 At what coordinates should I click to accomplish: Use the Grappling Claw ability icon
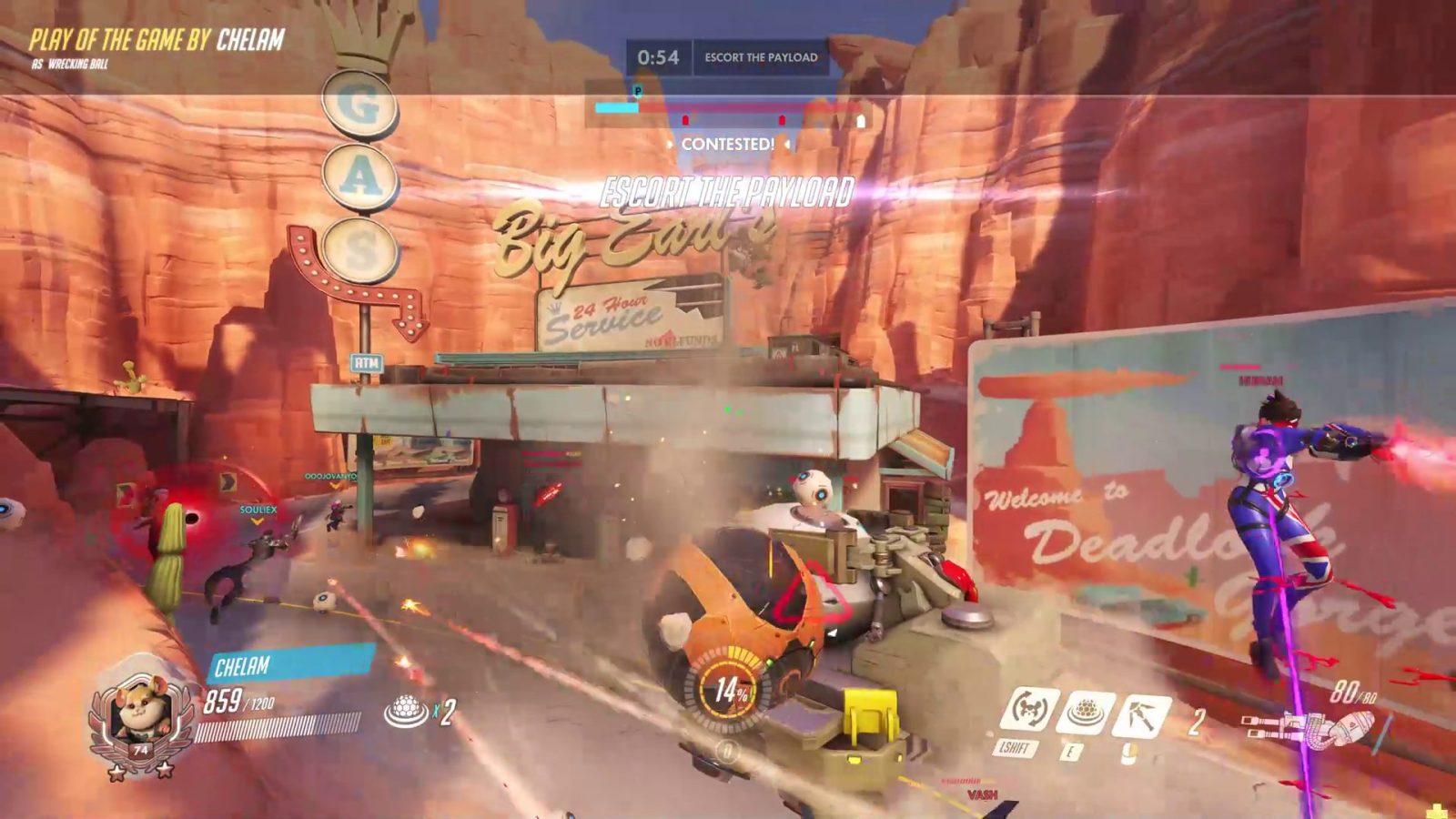[1139, 714]
